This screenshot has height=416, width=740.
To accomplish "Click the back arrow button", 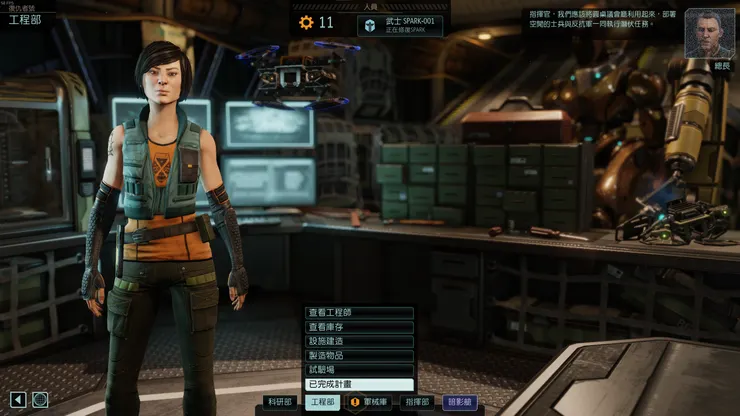I will (x=18, y=400).
